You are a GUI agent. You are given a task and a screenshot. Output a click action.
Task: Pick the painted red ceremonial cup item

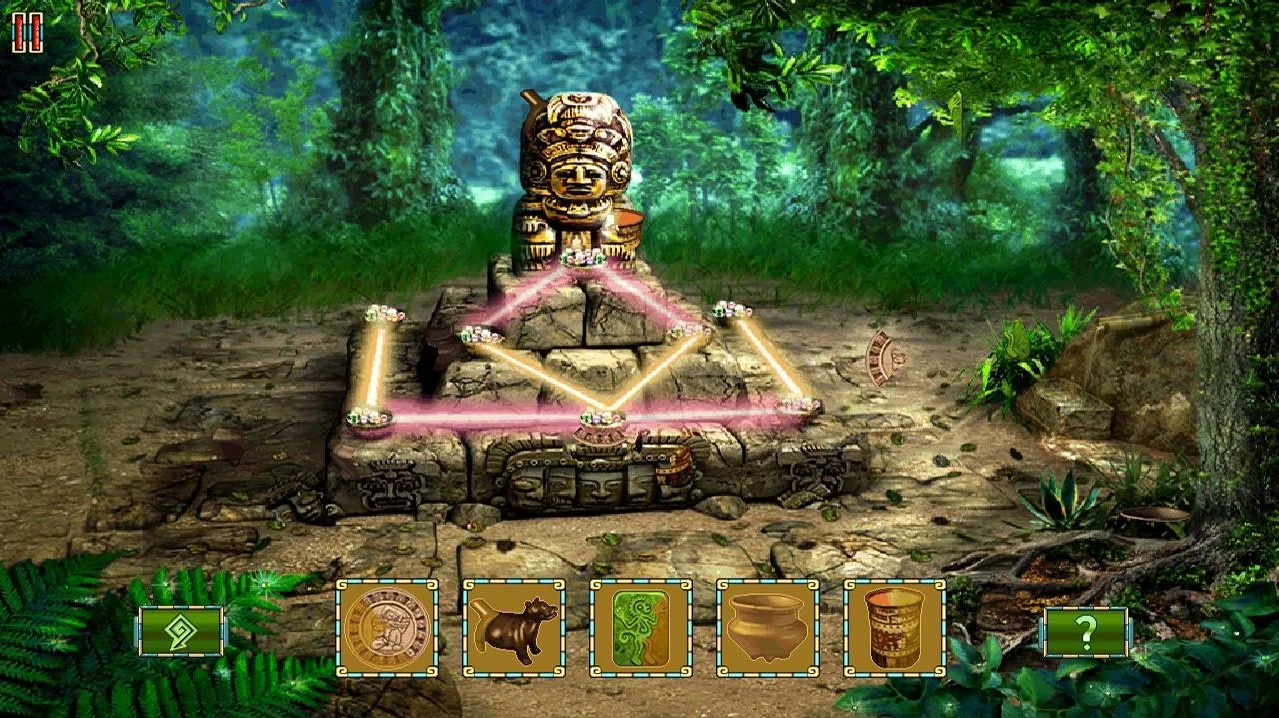[895, 629]
